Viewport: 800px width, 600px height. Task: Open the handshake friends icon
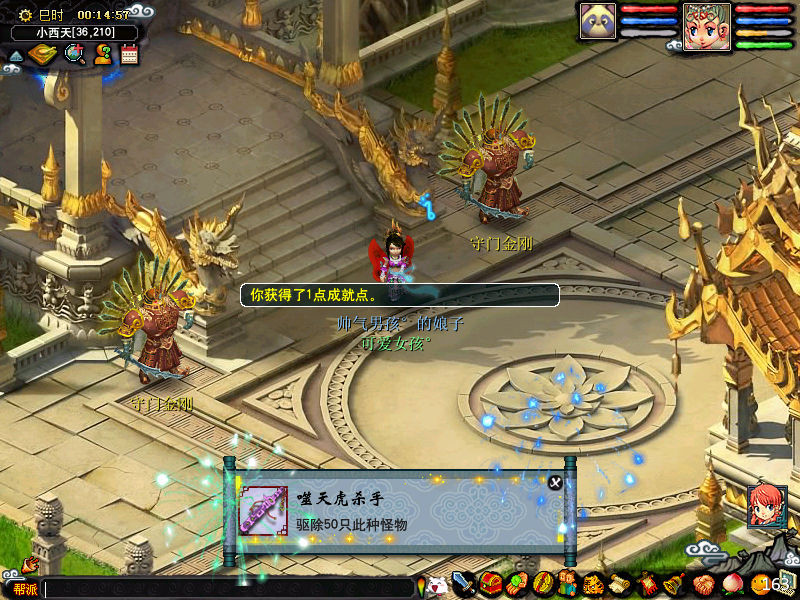[702, 583]
